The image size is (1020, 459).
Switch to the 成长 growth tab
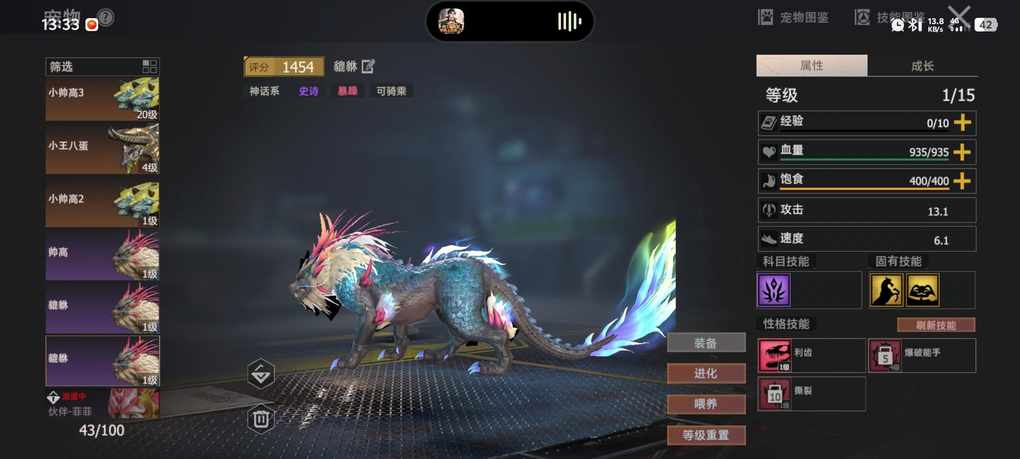[922, 66]
